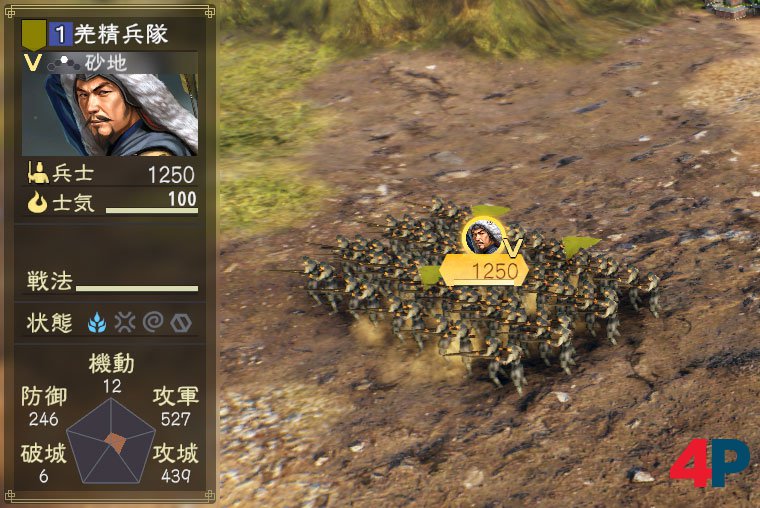The height and width of the screenshot is (508, 760).
Task: Click the grey spiral status icon
Action: (152, 322)
